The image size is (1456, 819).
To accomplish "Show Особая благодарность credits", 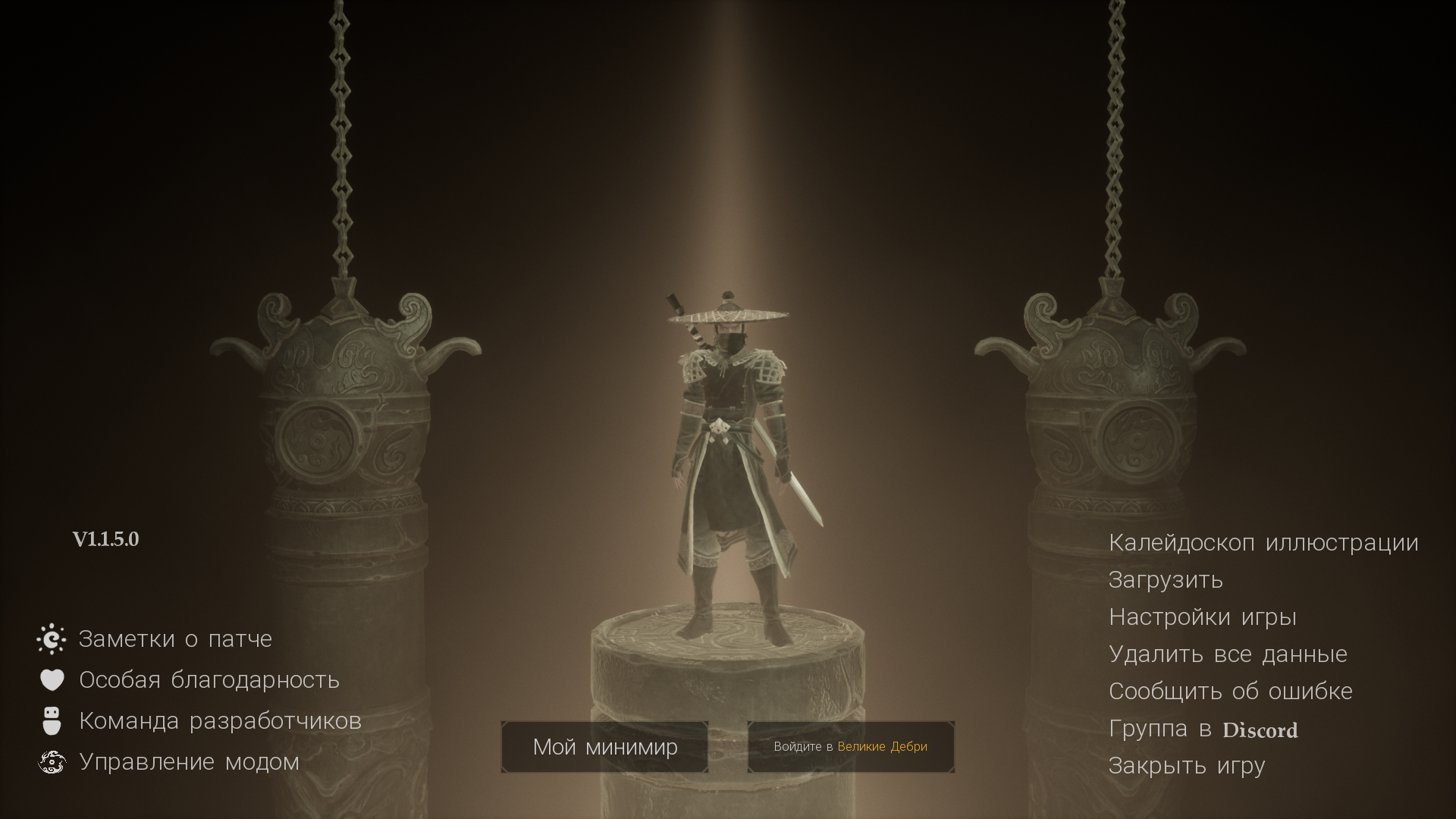I will tap(209, 680).
